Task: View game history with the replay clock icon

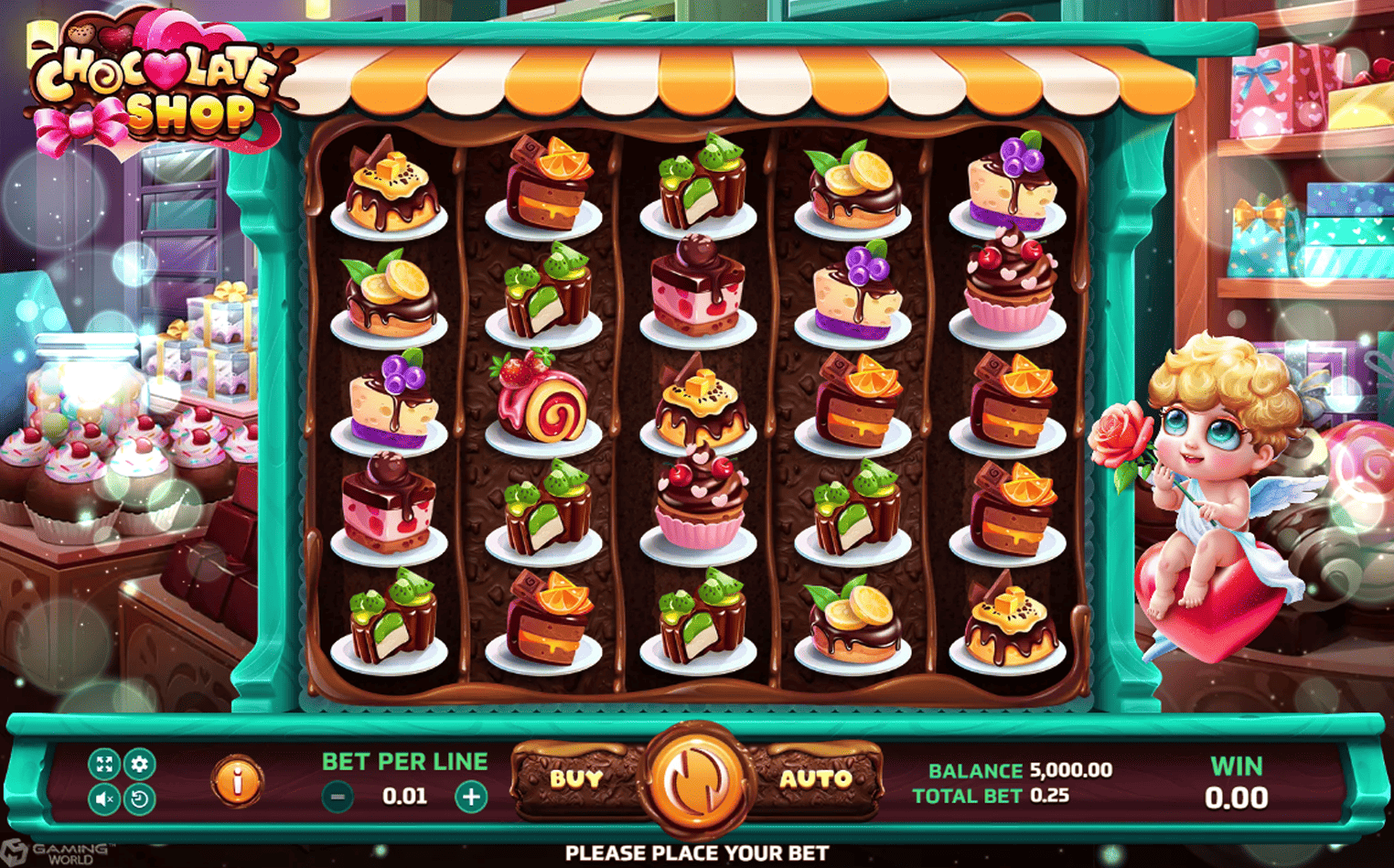Action: coord(138,798)
